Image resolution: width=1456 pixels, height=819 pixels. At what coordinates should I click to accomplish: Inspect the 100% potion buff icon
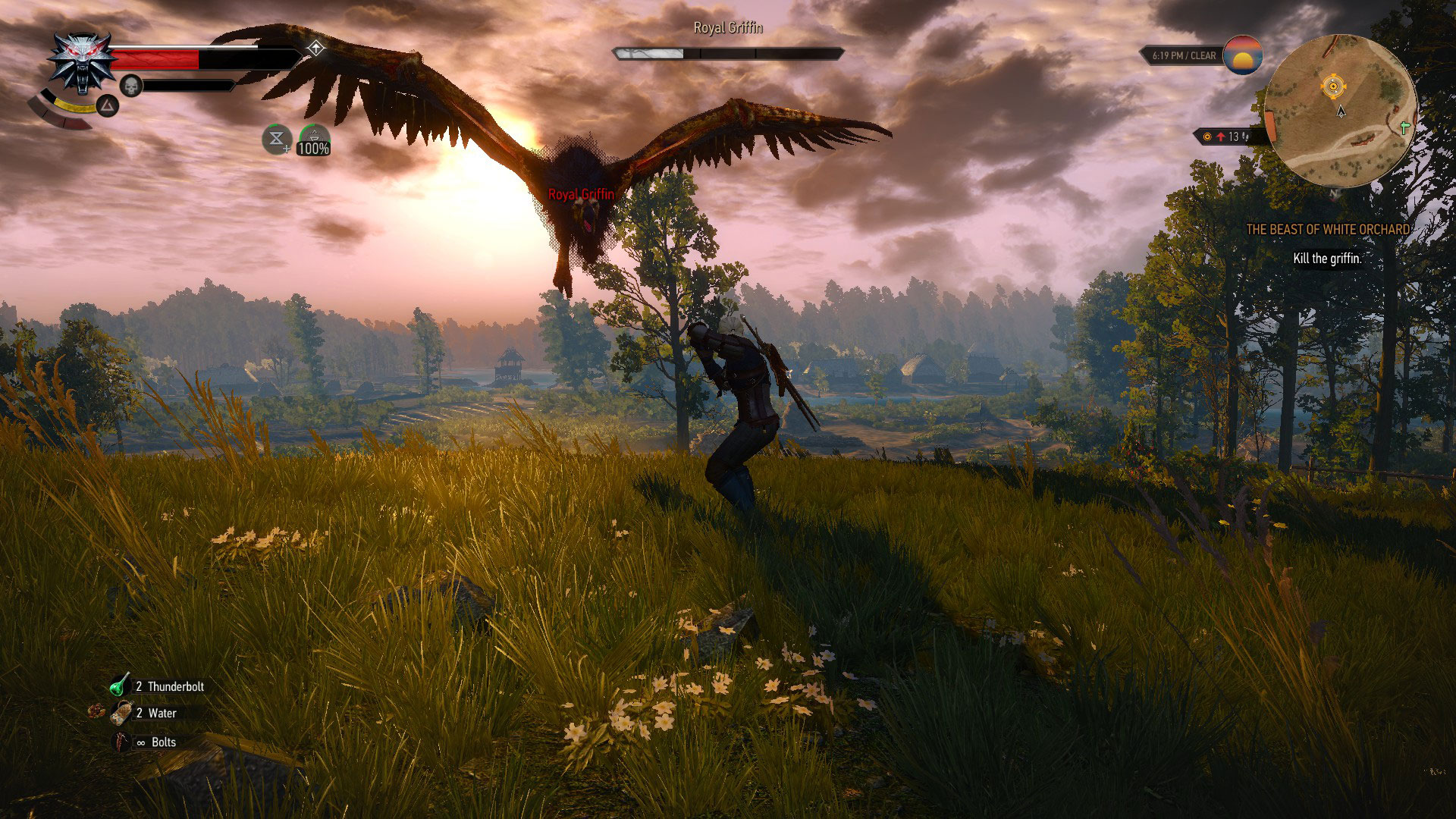coord(313,140)
